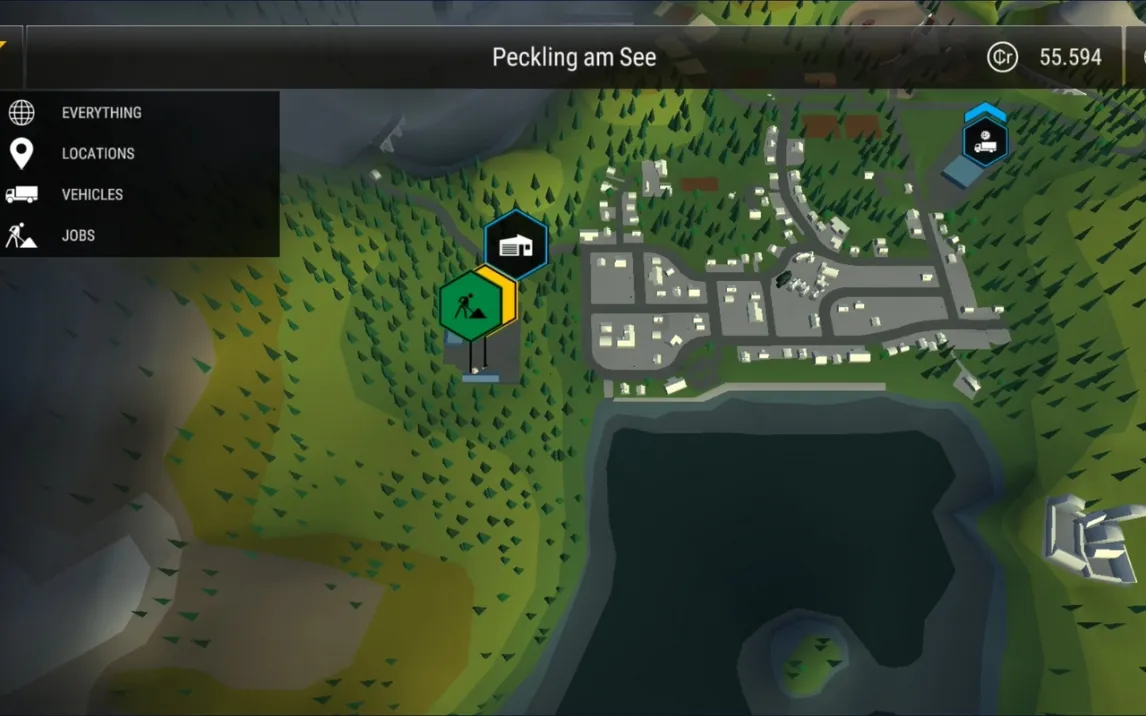This screenshot has height=716, width=1146.
Task: Click the yellow arrow in the top-left corner
Action: pos(3,45)
